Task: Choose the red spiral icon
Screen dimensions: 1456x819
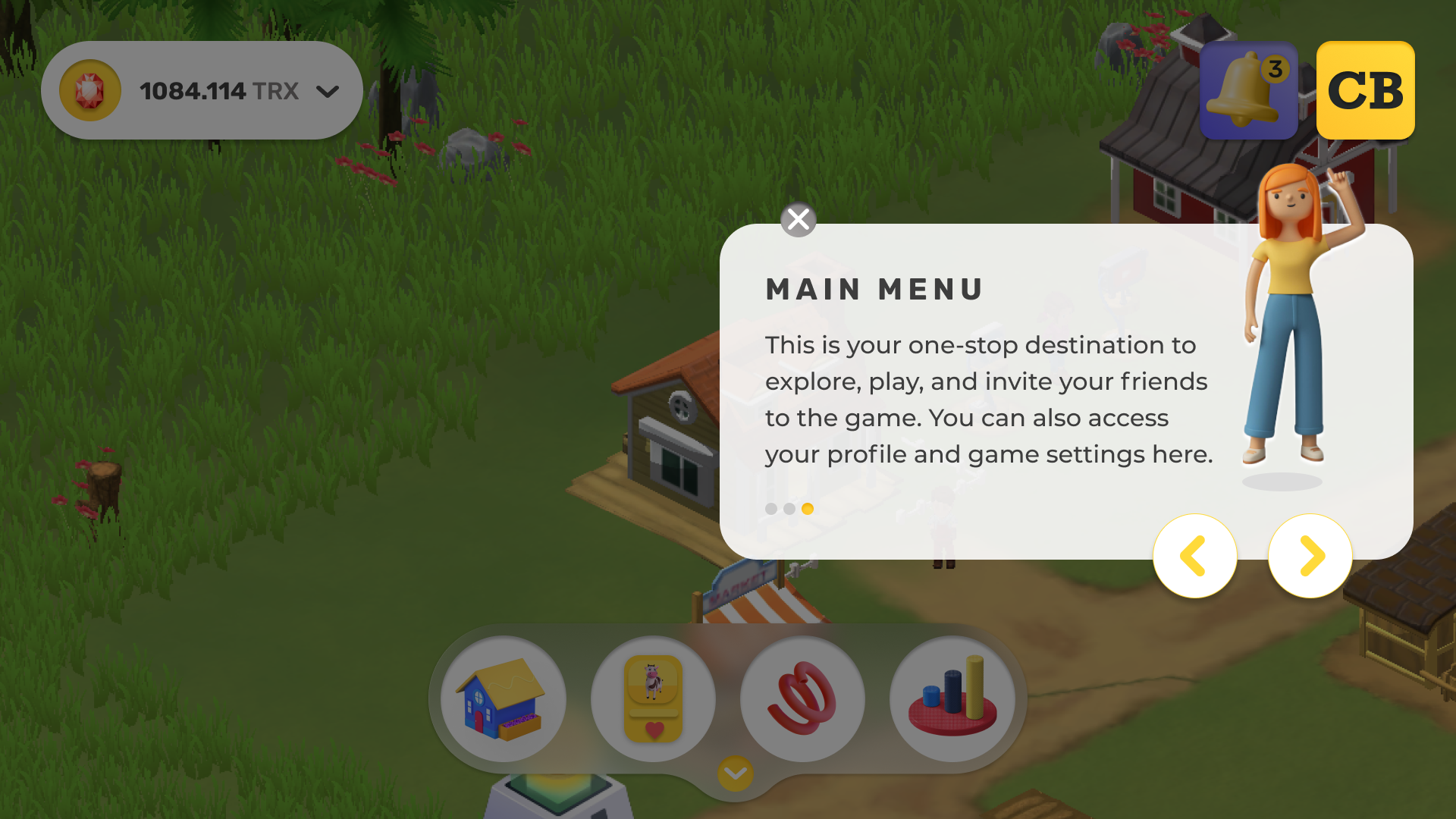Action: point(802,698)
